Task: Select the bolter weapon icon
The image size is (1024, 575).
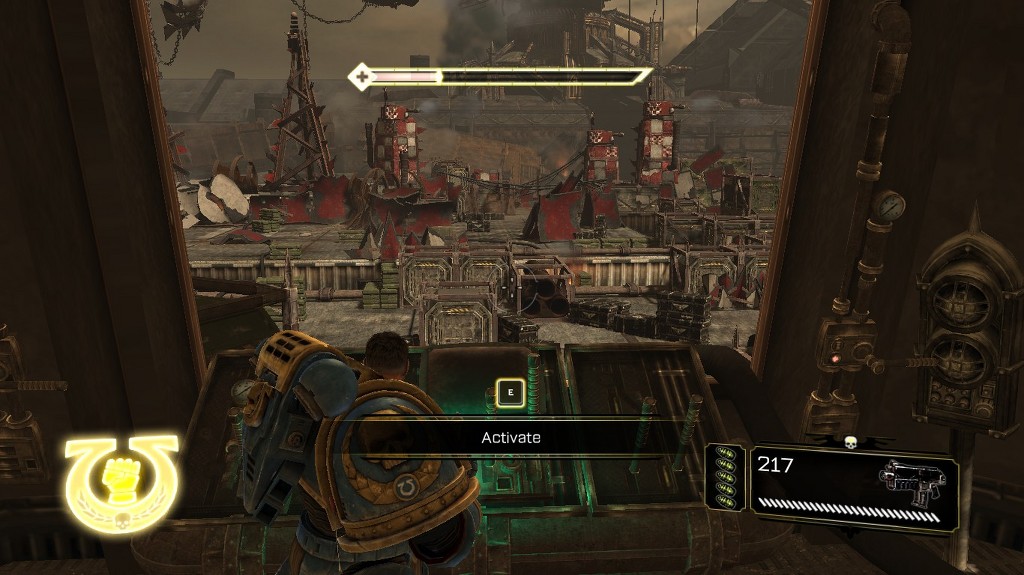Action: (x=911, y=483)
